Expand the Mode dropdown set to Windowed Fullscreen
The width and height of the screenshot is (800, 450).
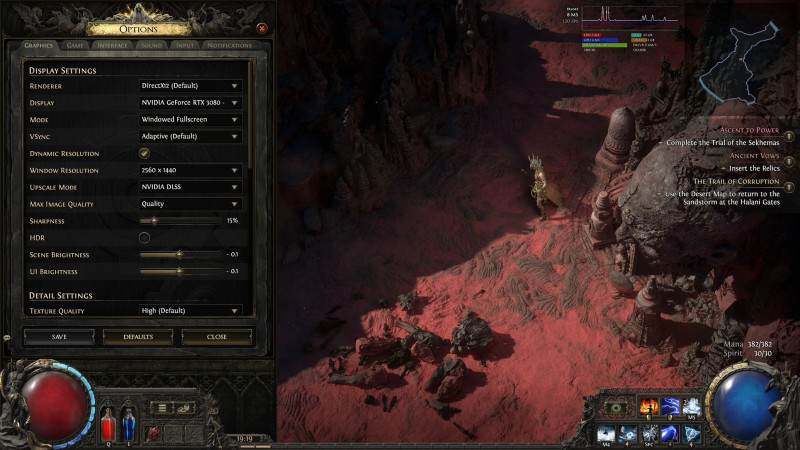coord(190,119)
